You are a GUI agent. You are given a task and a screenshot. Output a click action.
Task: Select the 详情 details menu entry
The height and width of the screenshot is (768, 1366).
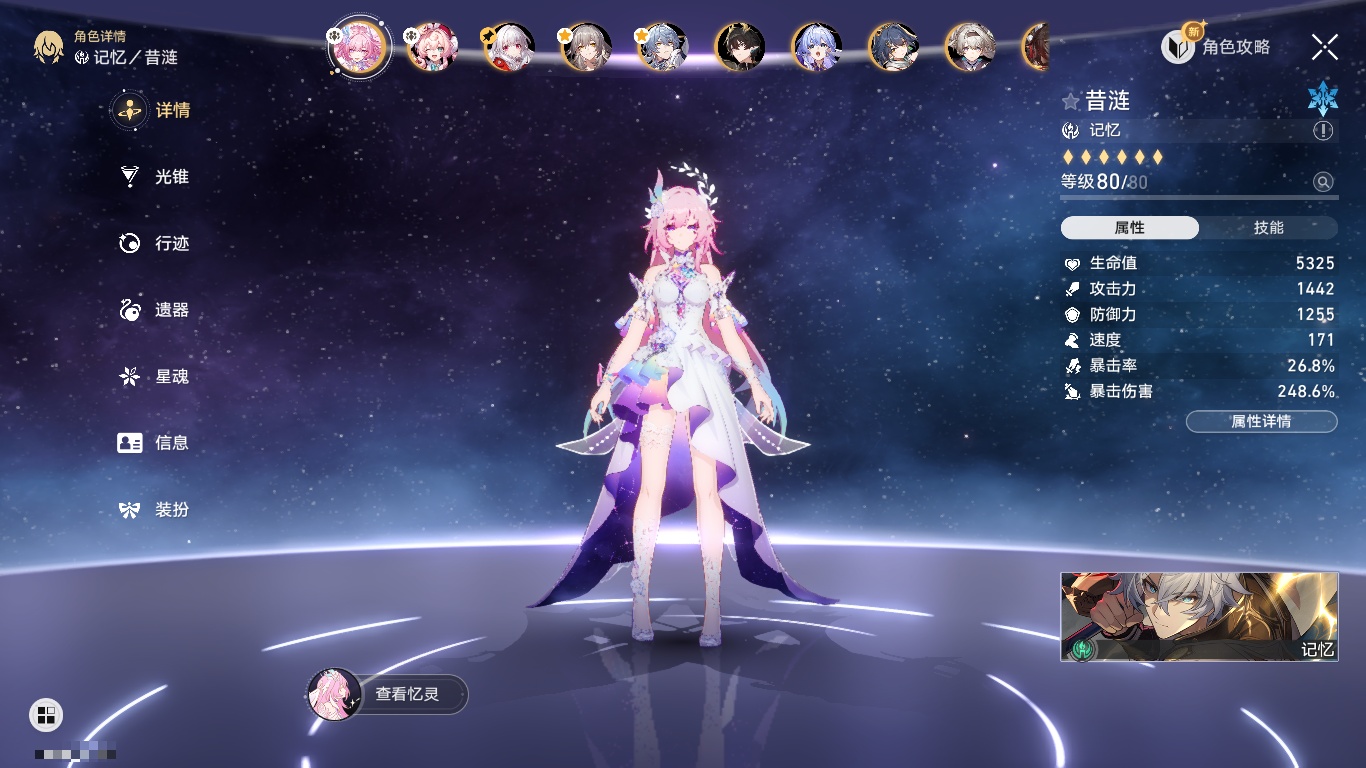point(155,110)
